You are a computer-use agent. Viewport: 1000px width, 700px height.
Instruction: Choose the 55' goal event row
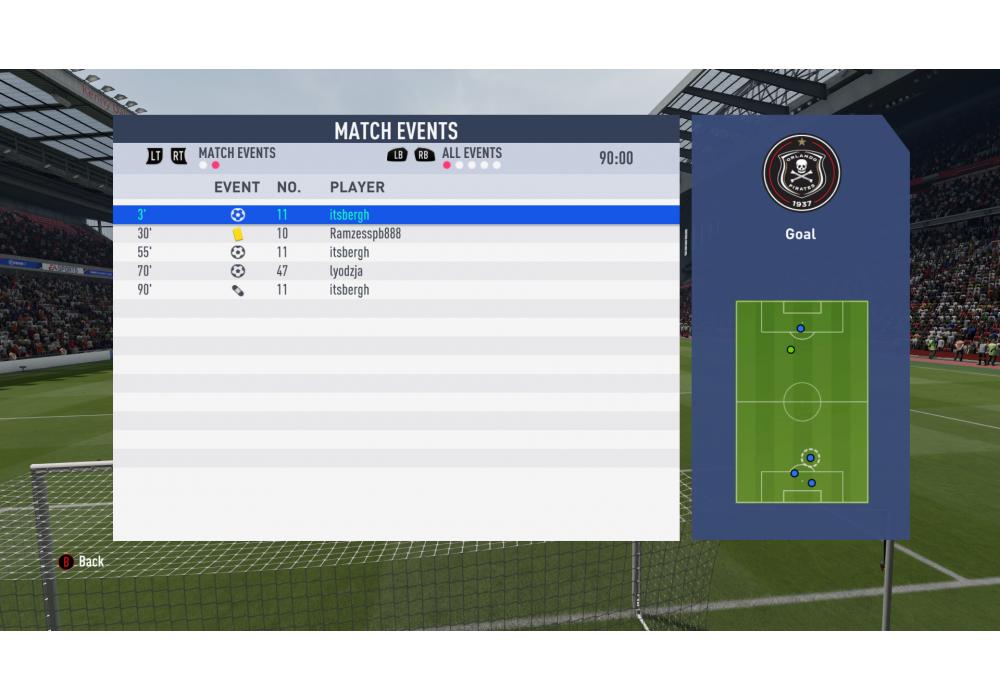click(395, 252)
